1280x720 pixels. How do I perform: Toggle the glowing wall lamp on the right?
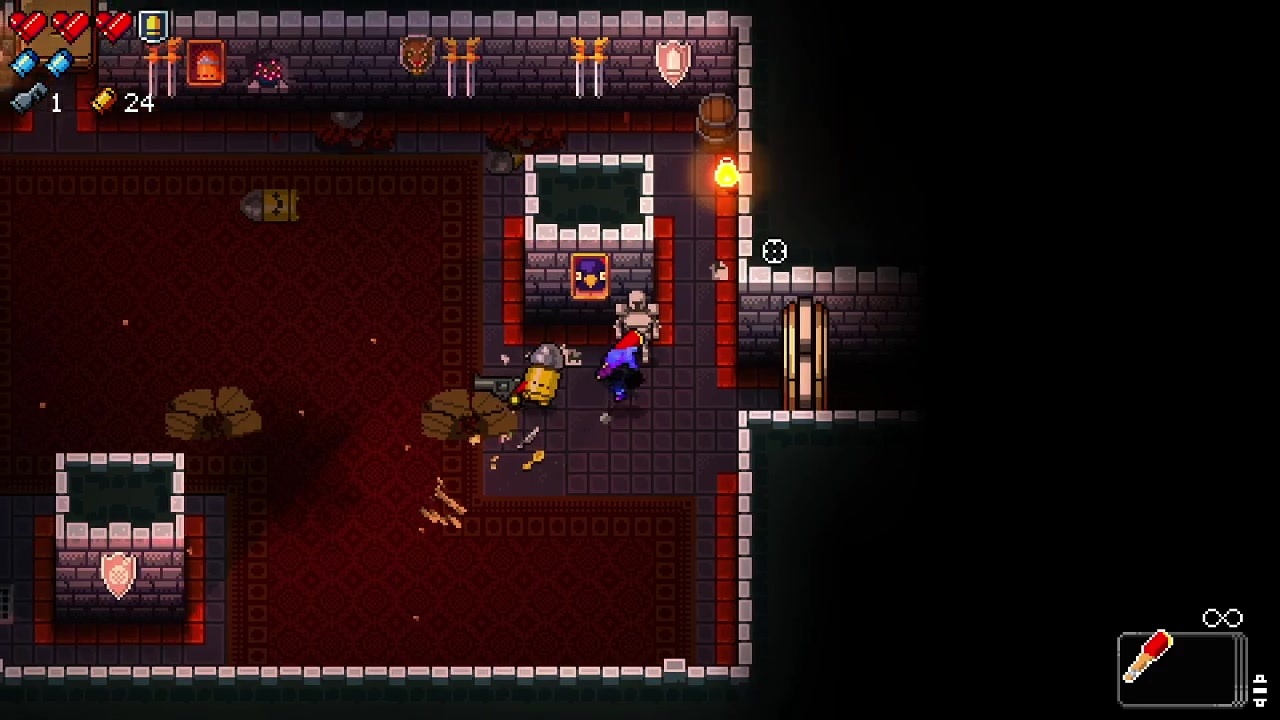tap(725, 172)
